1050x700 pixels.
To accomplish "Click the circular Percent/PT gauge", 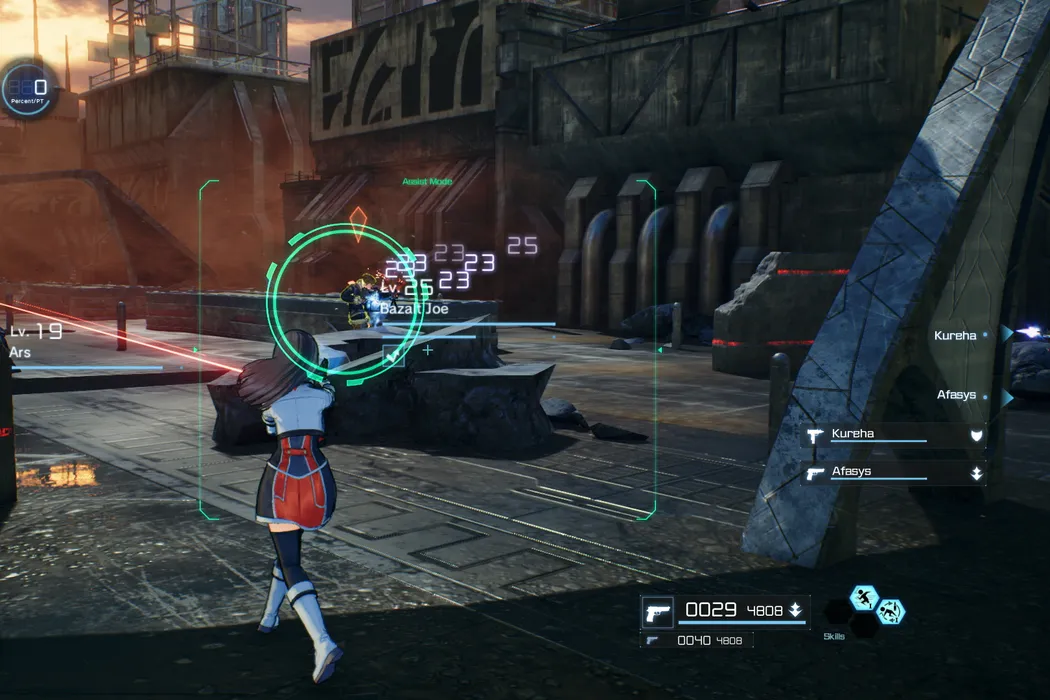I will coord(29,90).
